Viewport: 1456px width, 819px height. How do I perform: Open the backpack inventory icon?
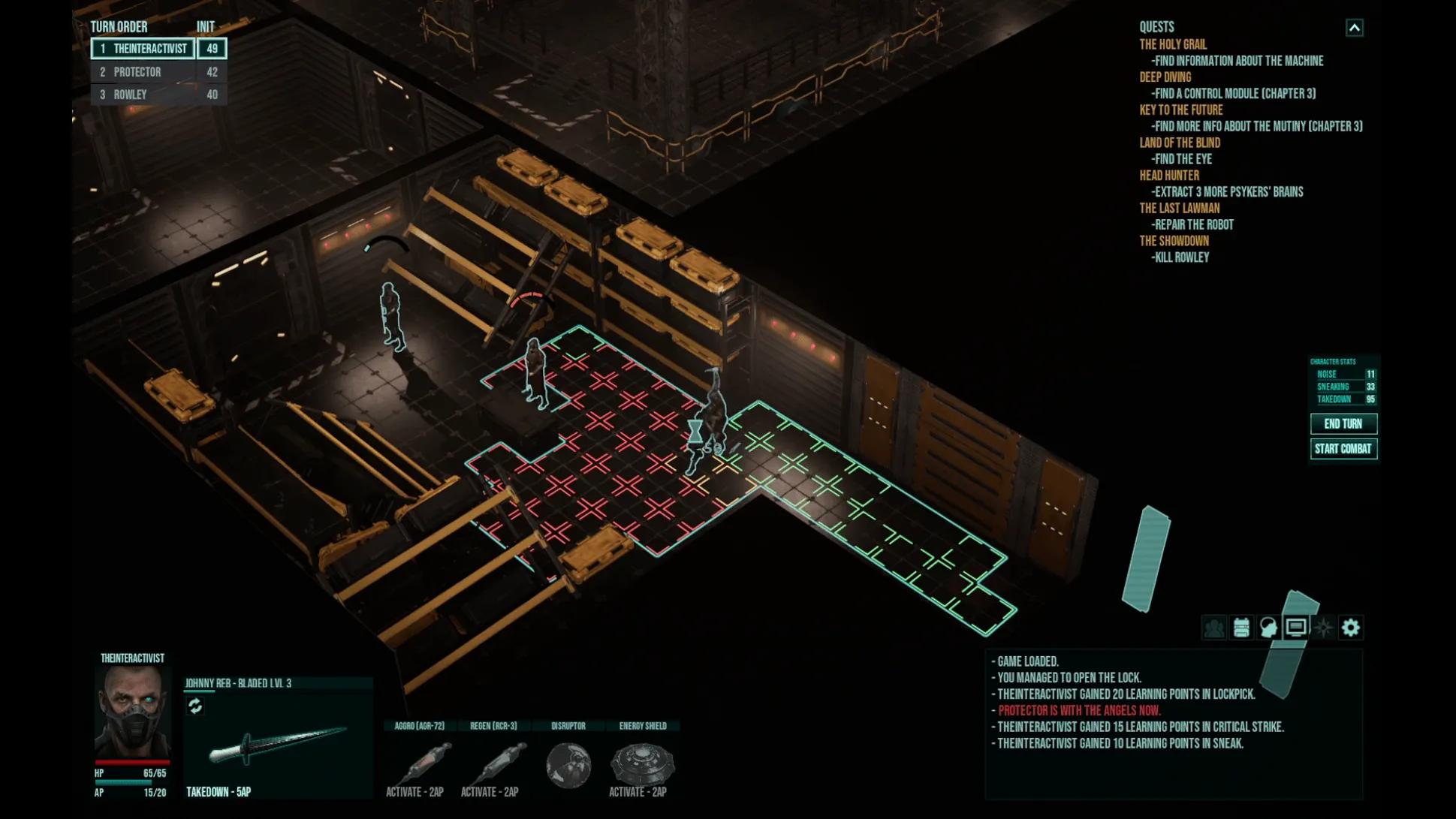(x=1241, y=628)
